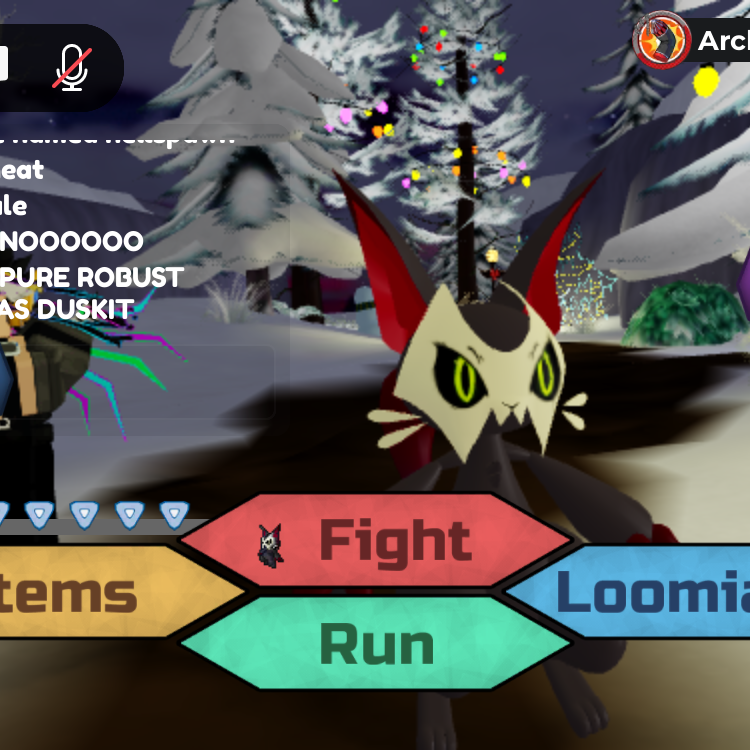Image resolution: width=750 pixels, height=750 pixels.
Task: Select Run to flee the battle
Action: 377,644
